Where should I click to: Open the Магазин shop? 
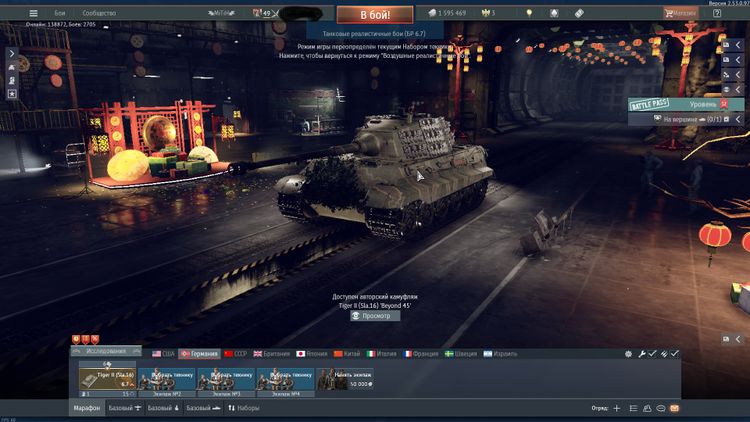click(688, 13)
